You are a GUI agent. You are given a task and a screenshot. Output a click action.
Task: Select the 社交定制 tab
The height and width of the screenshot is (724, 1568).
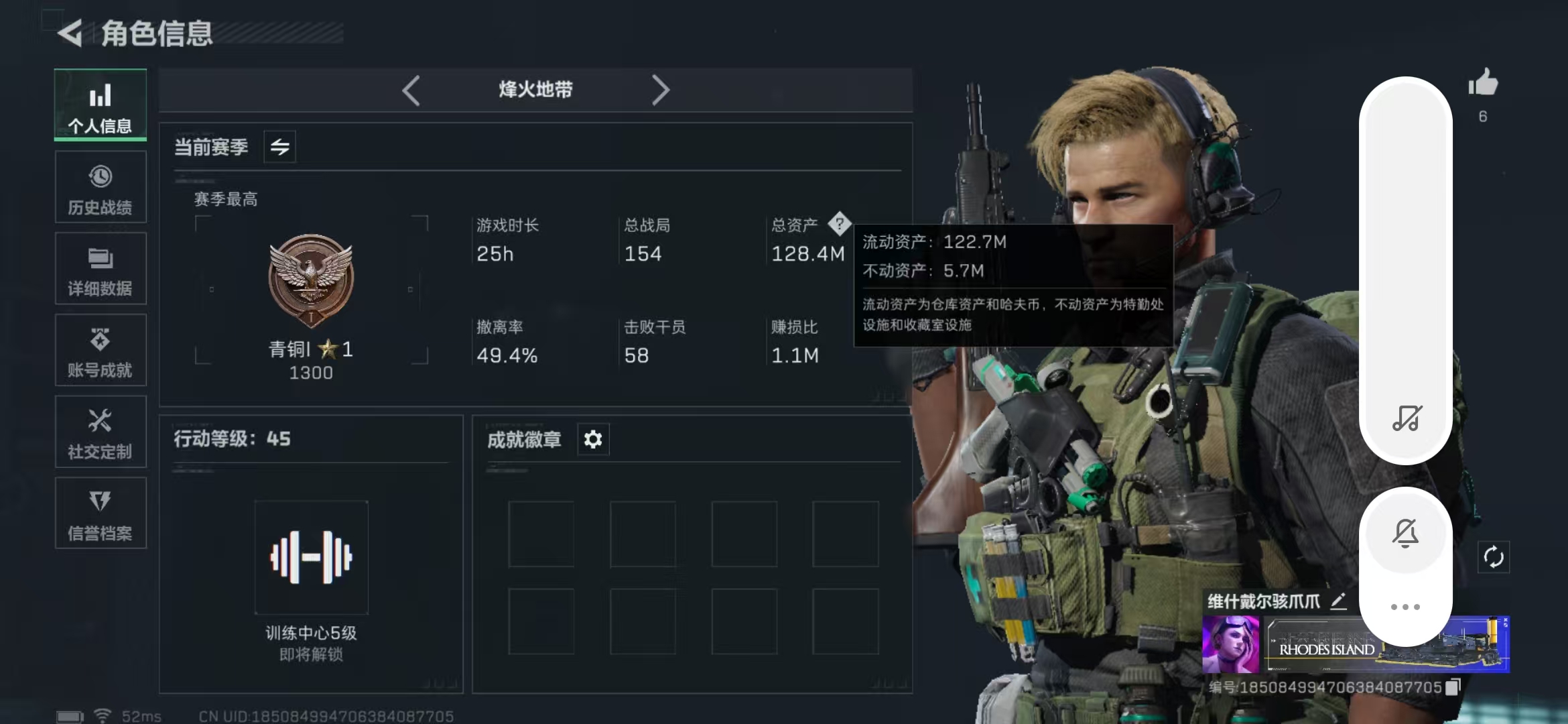pos(101,432)
